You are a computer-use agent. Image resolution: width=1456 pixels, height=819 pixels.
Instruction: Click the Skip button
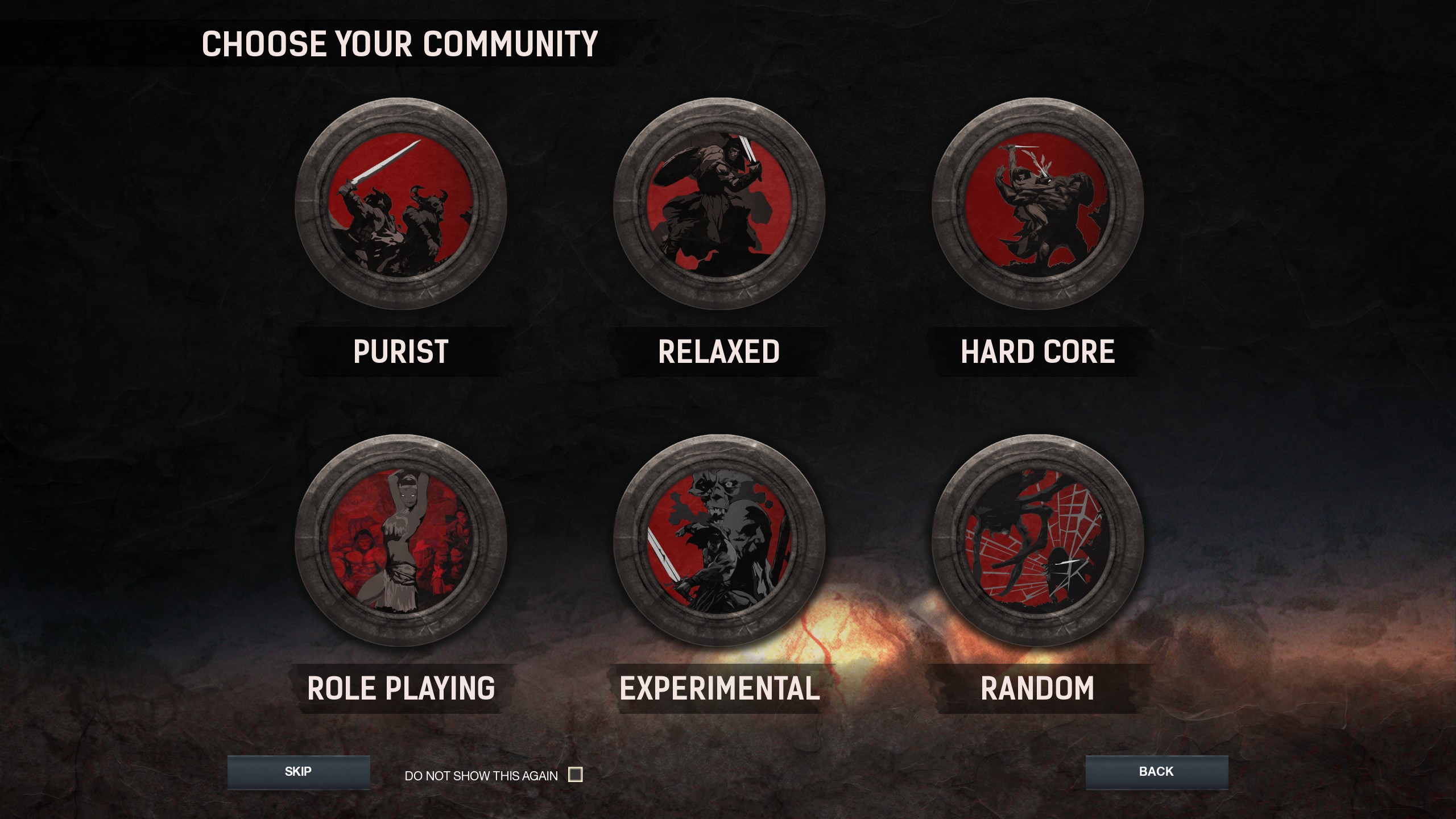[299, 772]
